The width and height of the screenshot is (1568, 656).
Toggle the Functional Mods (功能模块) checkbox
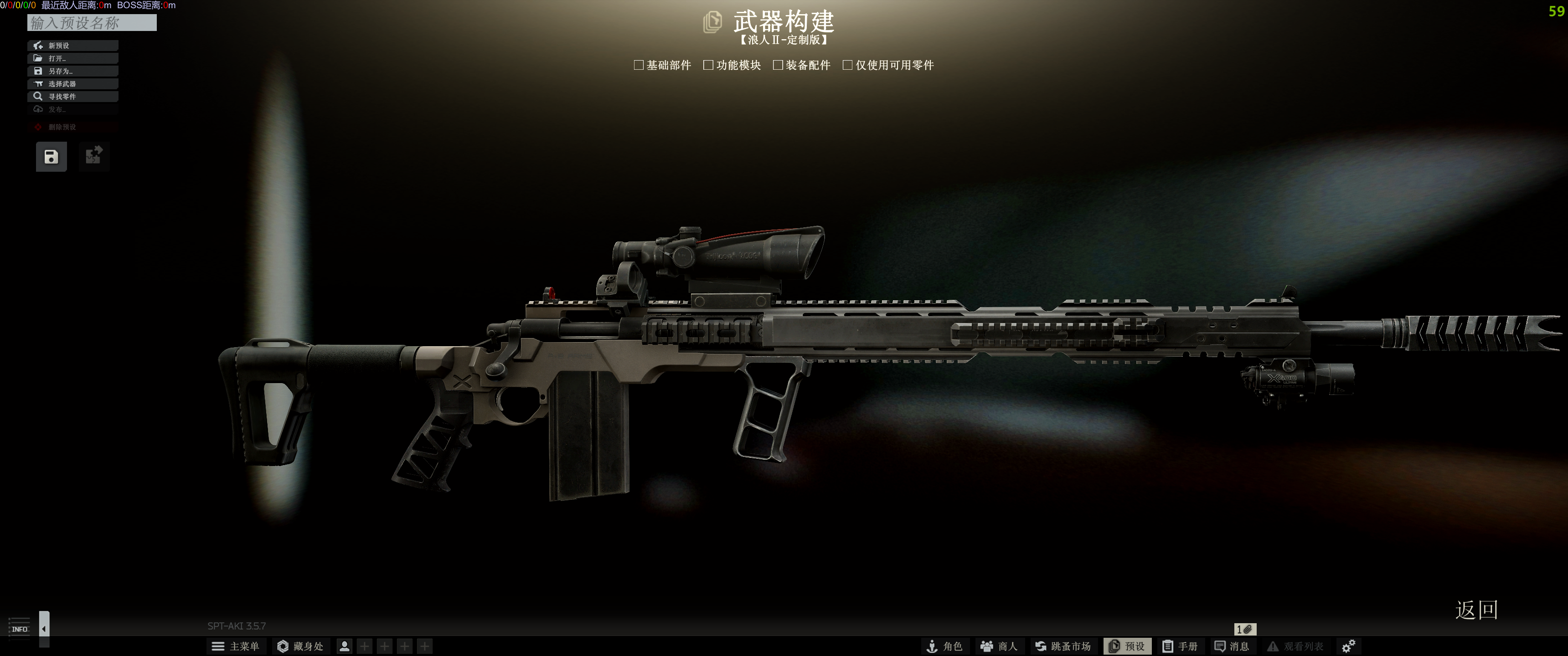pyautogui.click(x=708, y=65)
